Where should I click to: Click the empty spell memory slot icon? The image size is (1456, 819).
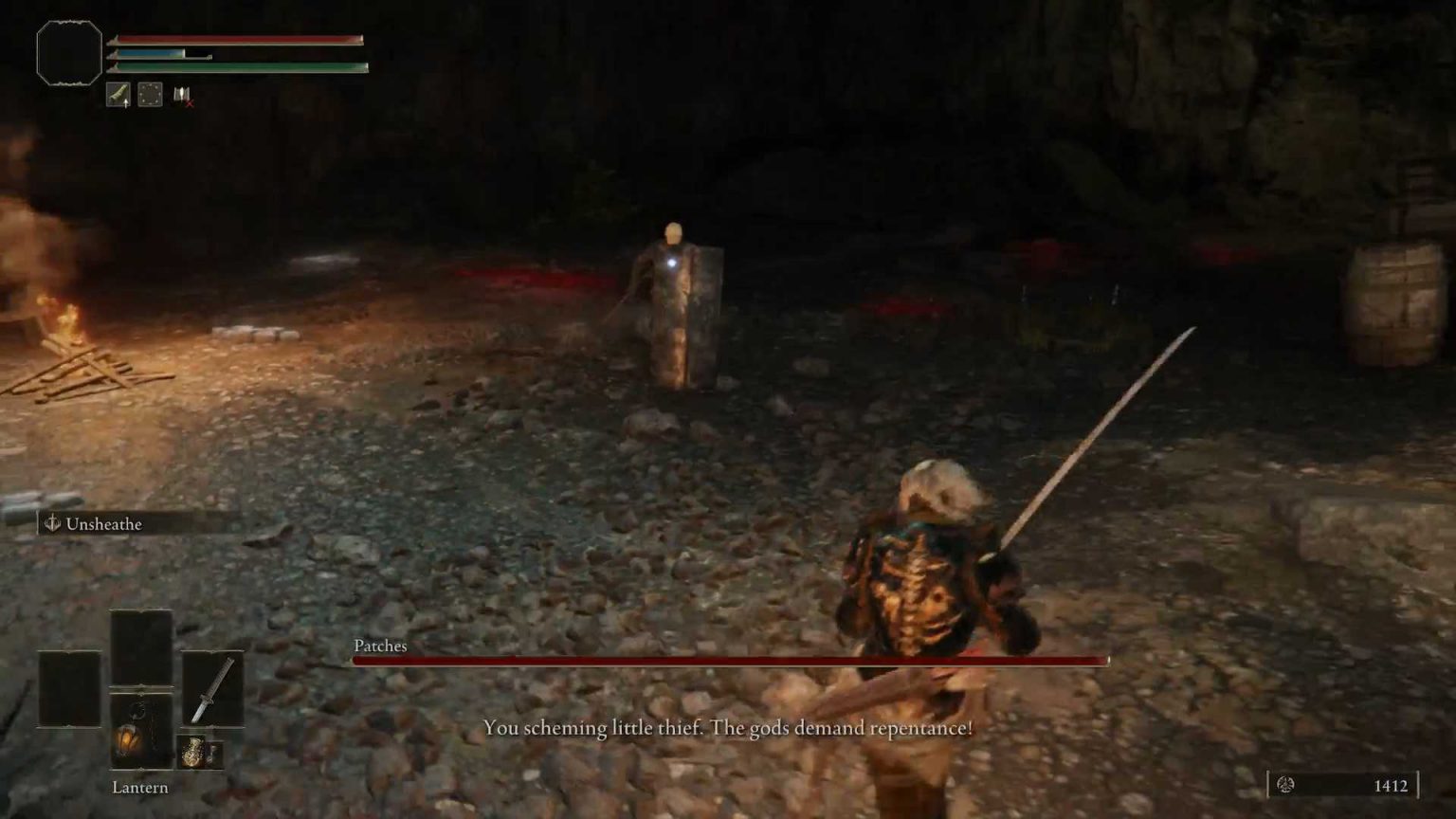pyautogui.click(x=150, y=95)
